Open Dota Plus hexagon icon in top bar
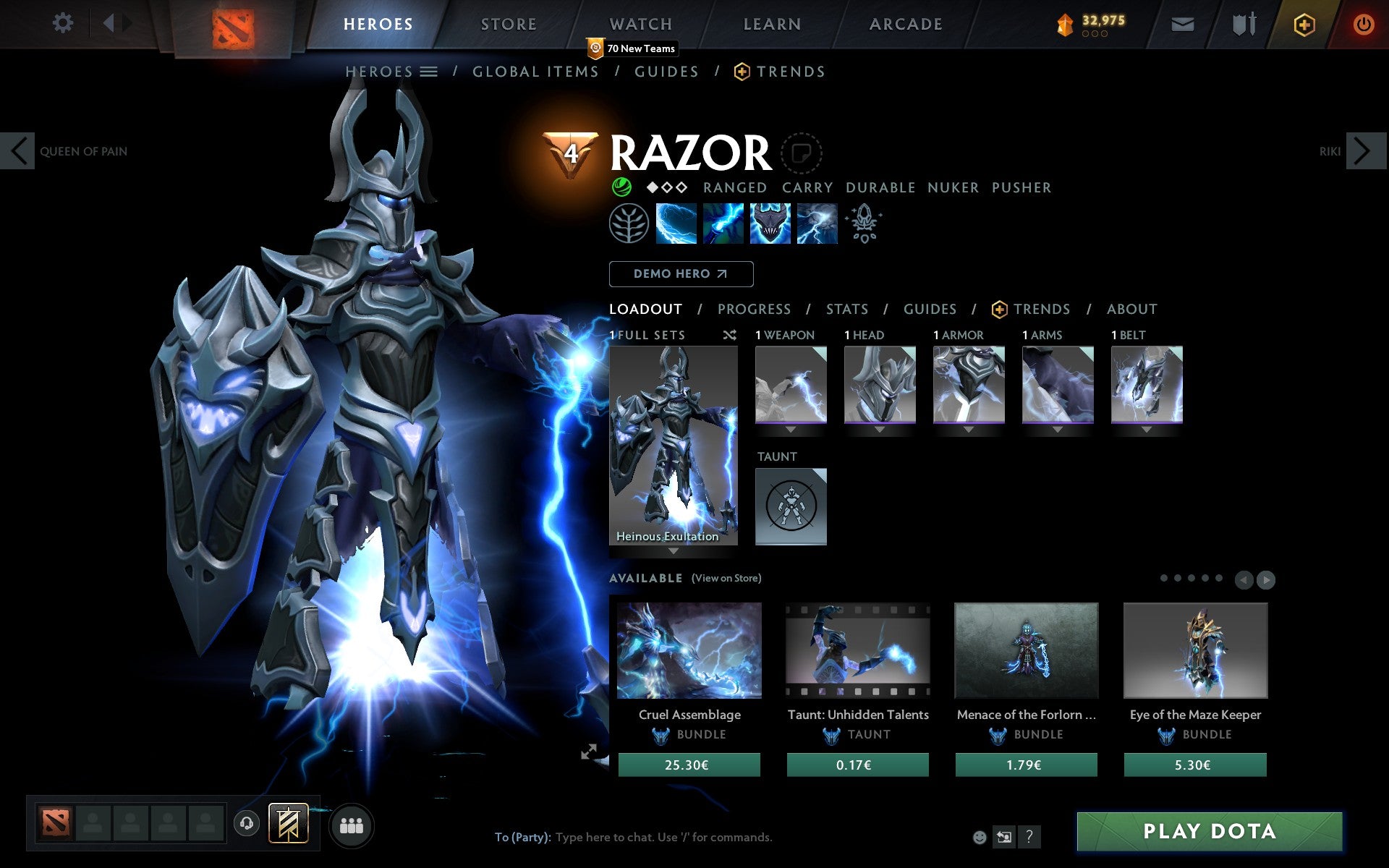The width and height of the screenshot is (1389, 868). [1303, 23]
